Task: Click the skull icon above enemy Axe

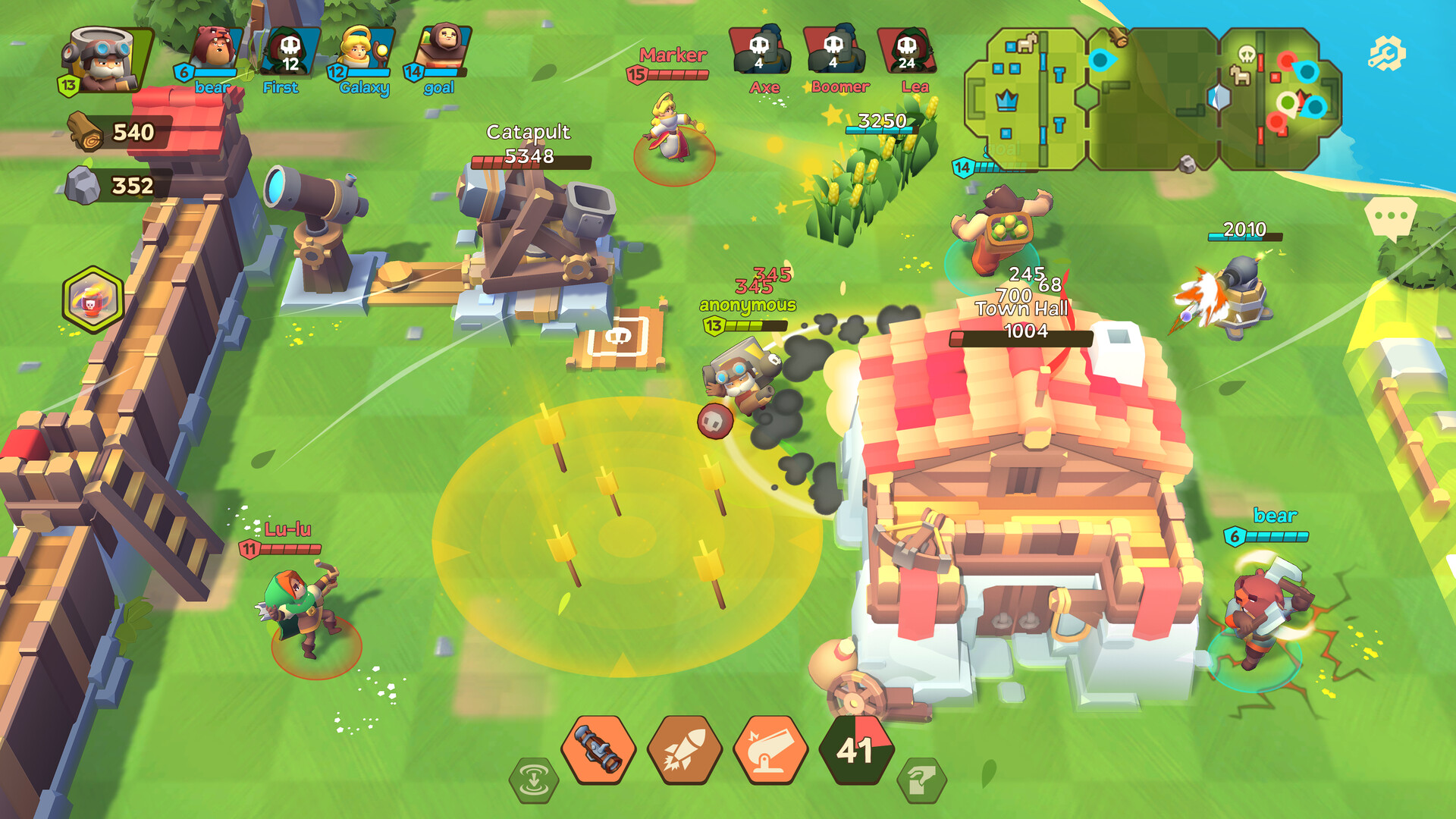Action: [761, 45]
